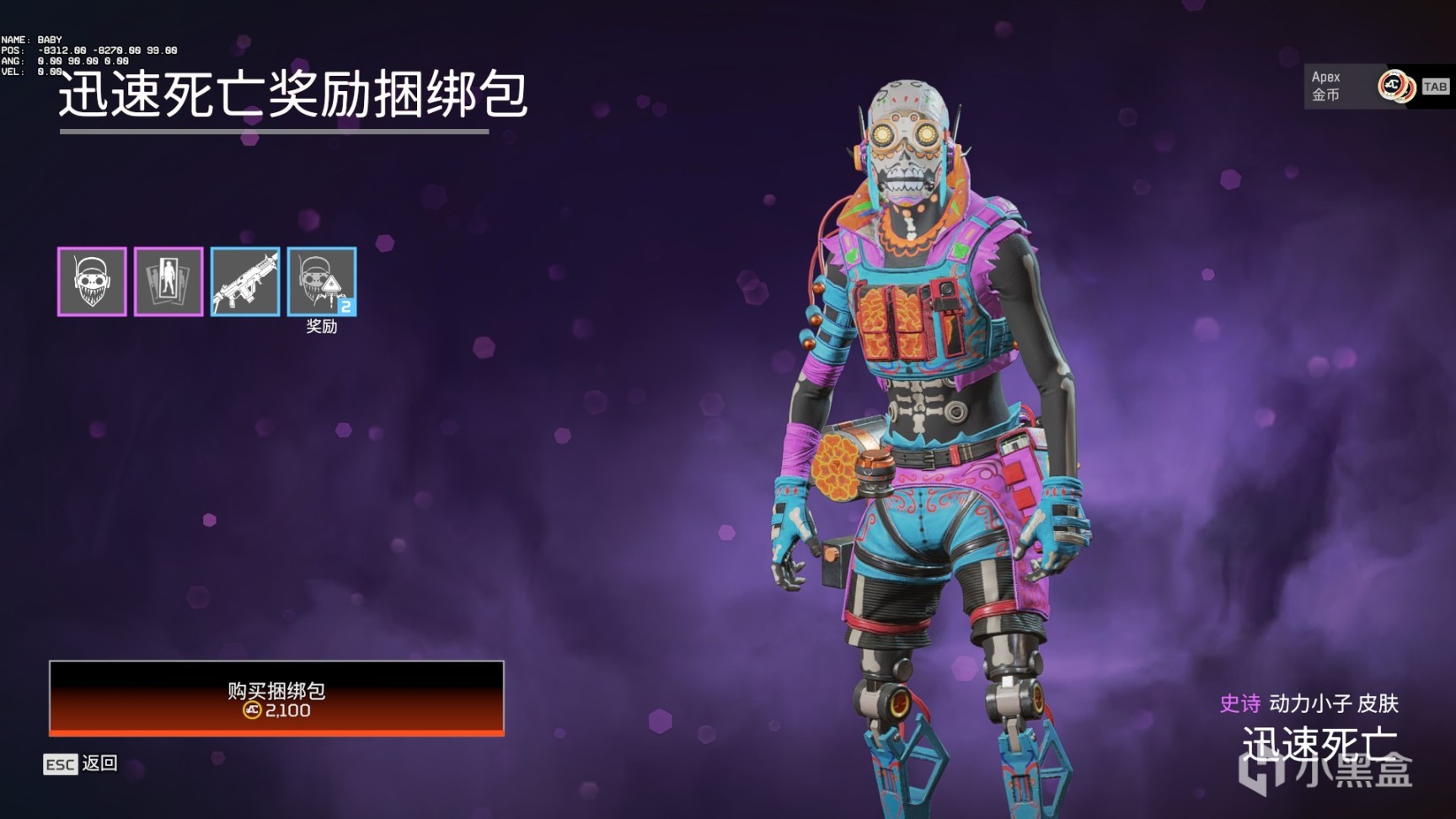Click the ESC key icon next to 返回
The width and height of the screenshot is (1456, 819).
pyautogui.click(x=61, y=765)
